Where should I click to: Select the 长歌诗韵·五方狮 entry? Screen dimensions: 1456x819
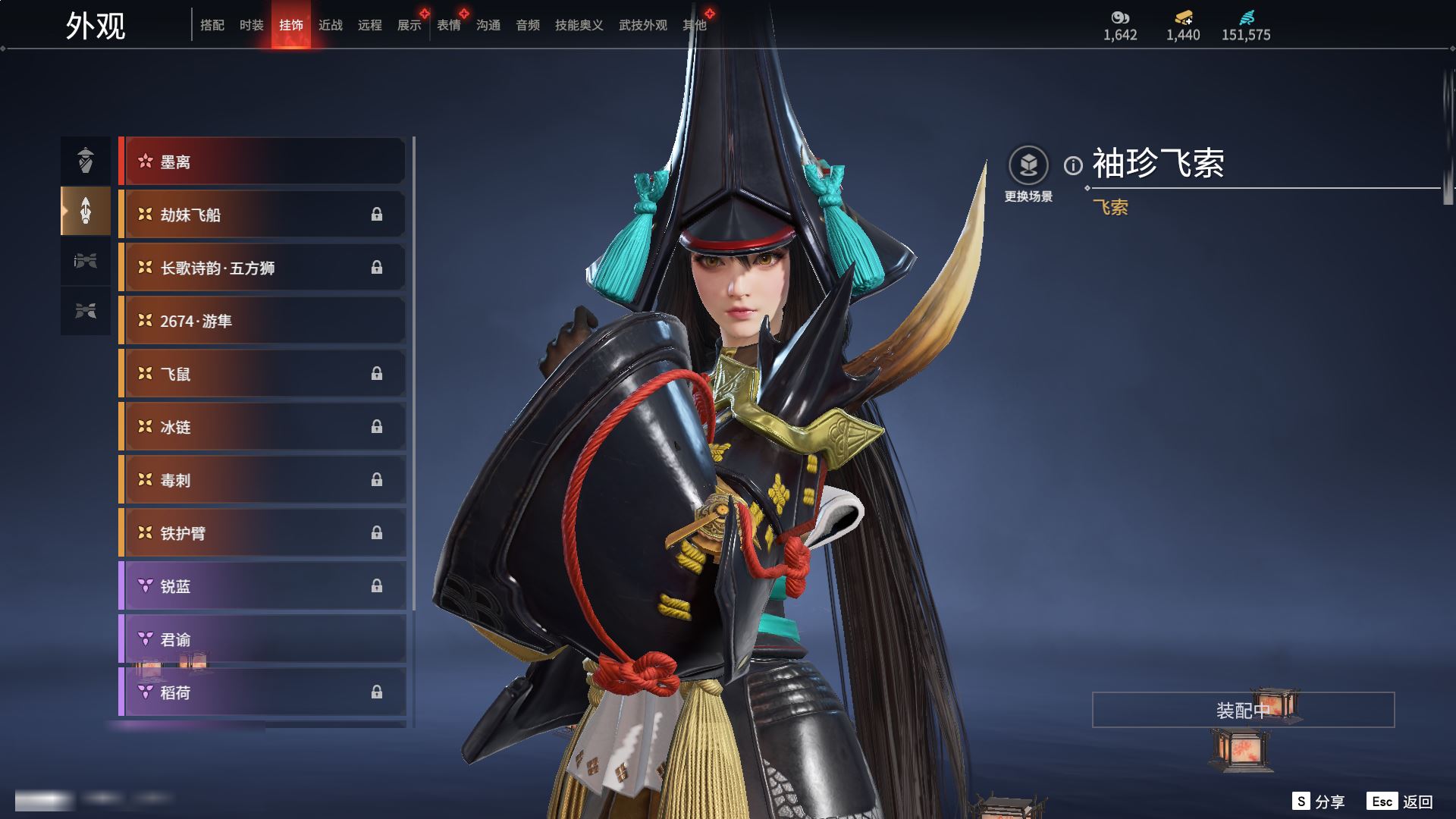tap(262, 268)
